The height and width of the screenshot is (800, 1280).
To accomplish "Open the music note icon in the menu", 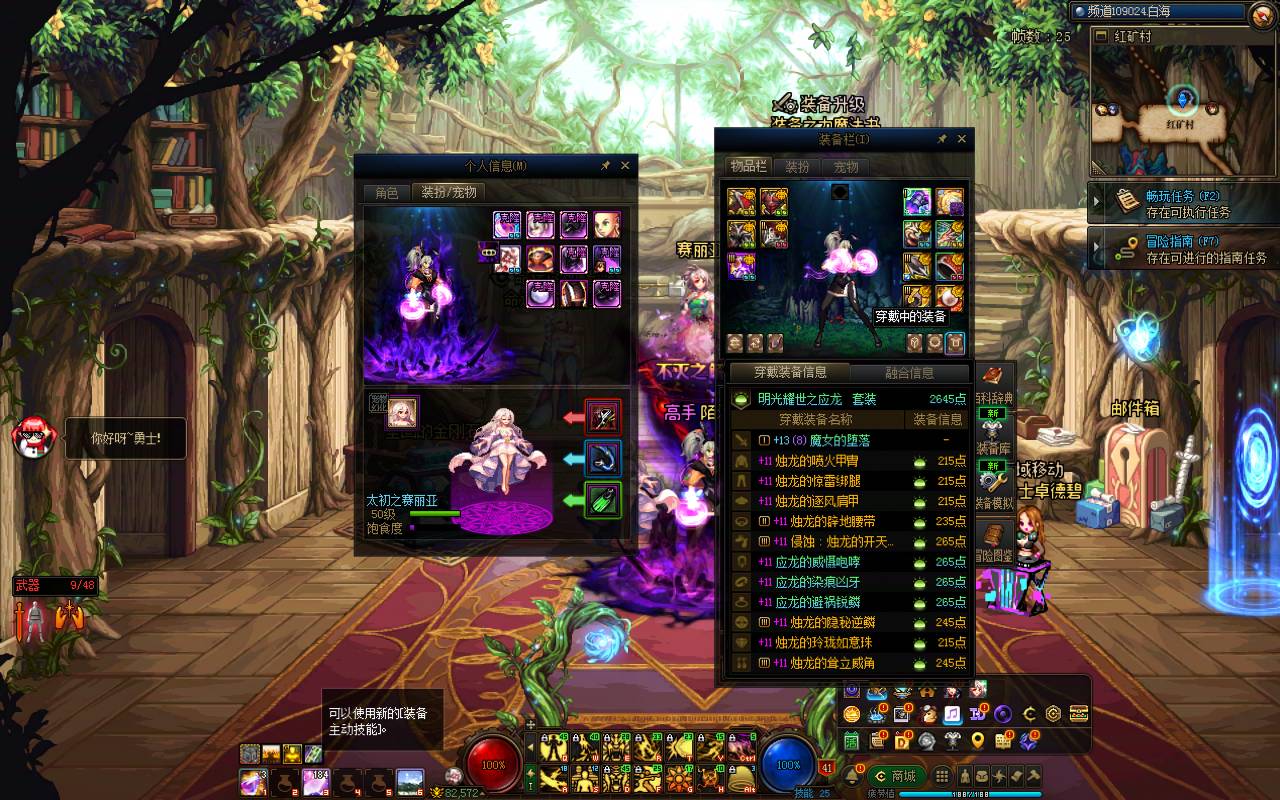I will 952,713.
